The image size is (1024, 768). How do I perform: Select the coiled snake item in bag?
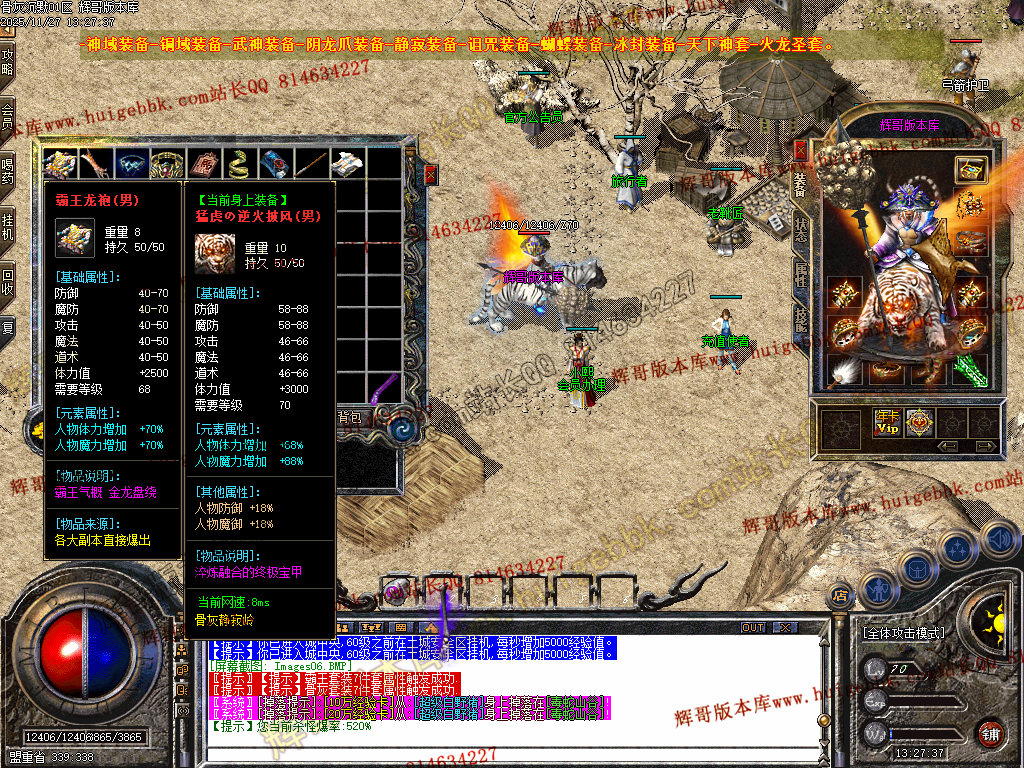tap(237, 164)
